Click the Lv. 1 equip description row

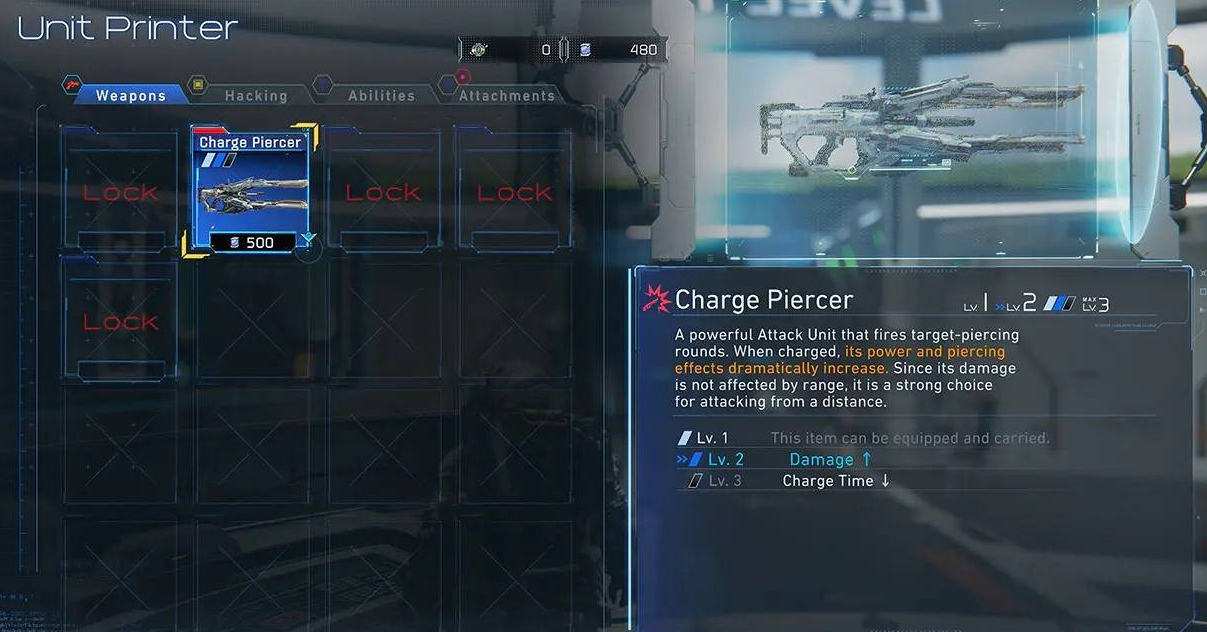click(x=860, y=438)
